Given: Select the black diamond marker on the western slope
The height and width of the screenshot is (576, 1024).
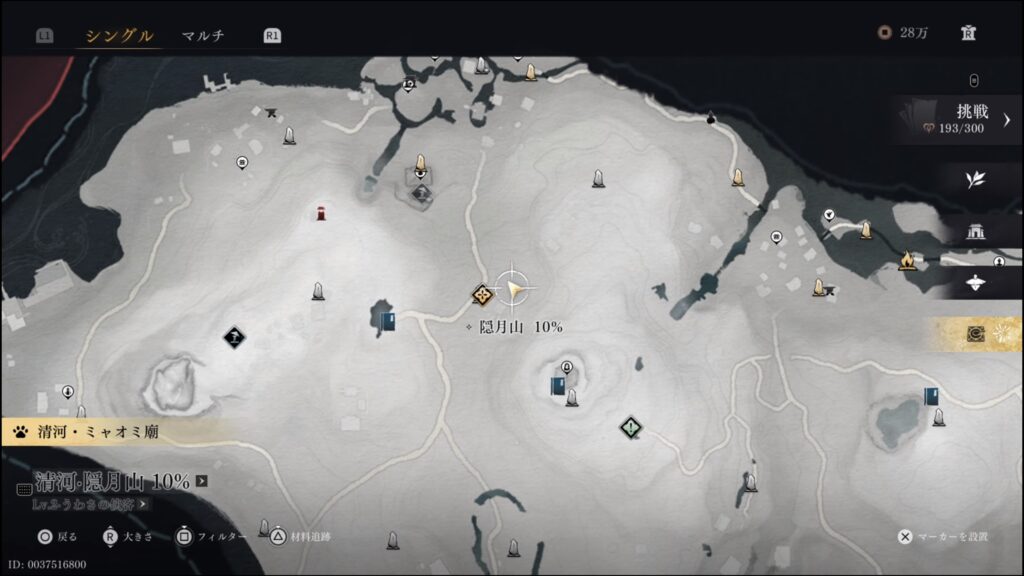Looking at the screenshot, I should tap(235, 339).
